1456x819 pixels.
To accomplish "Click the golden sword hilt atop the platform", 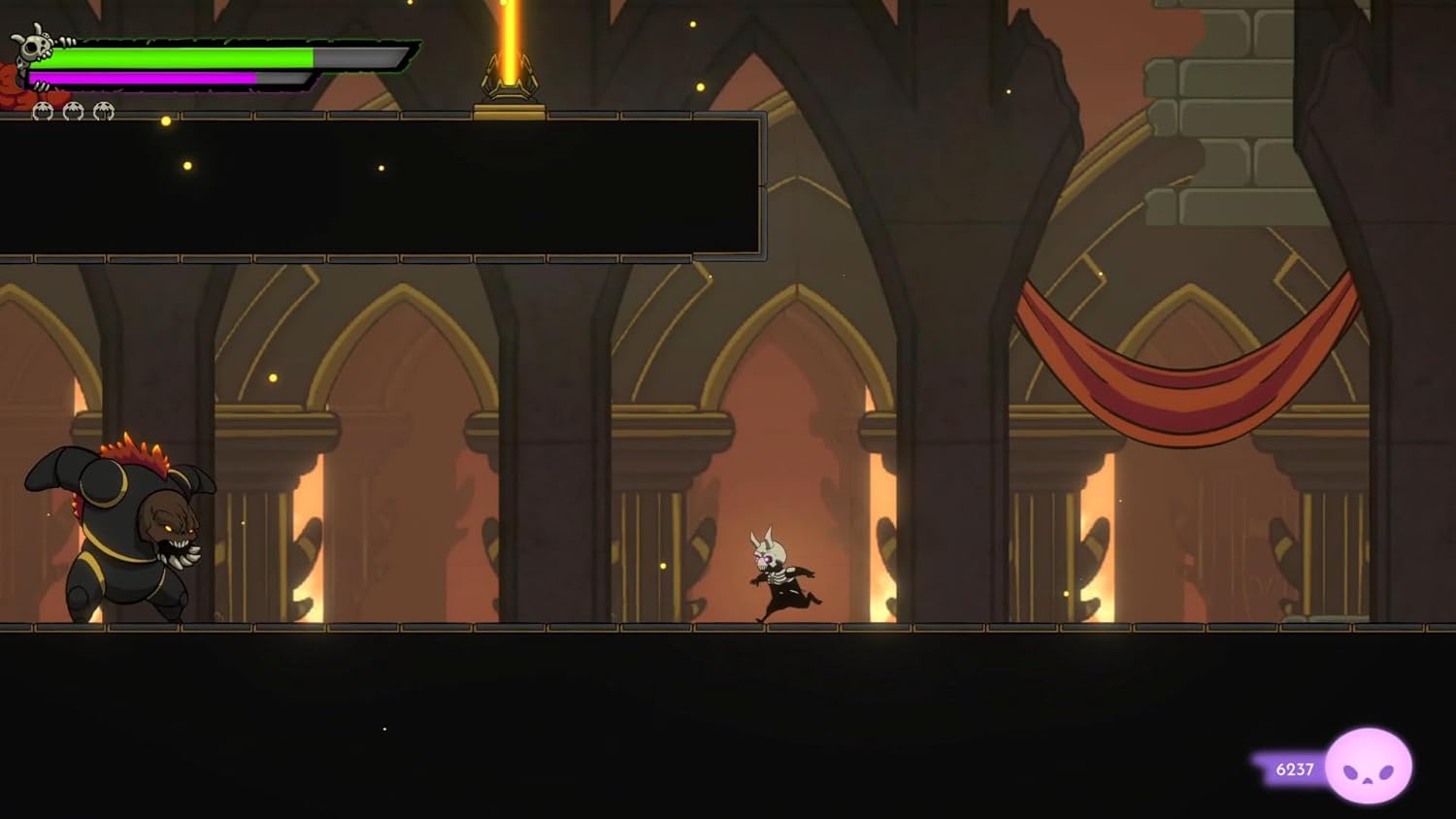I will pyautogui.click(x=508, y=84).
